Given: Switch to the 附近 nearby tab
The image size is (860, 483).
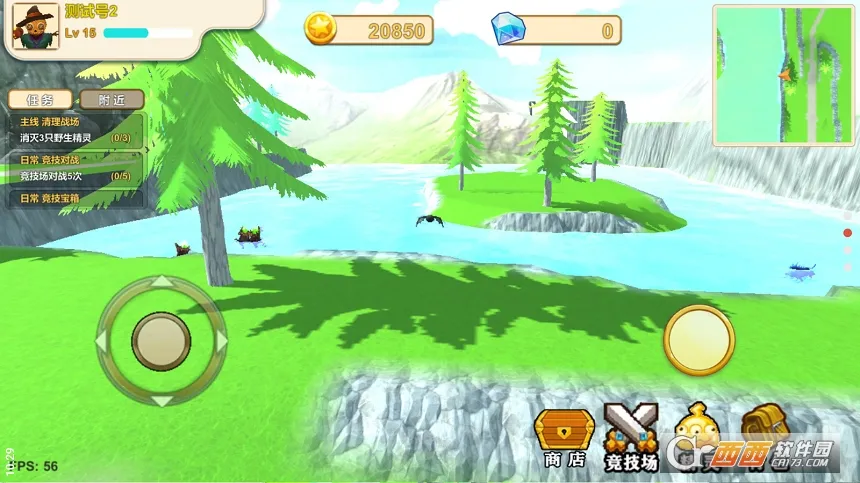Looking at the screenshot, I should (x=111, y=100).
